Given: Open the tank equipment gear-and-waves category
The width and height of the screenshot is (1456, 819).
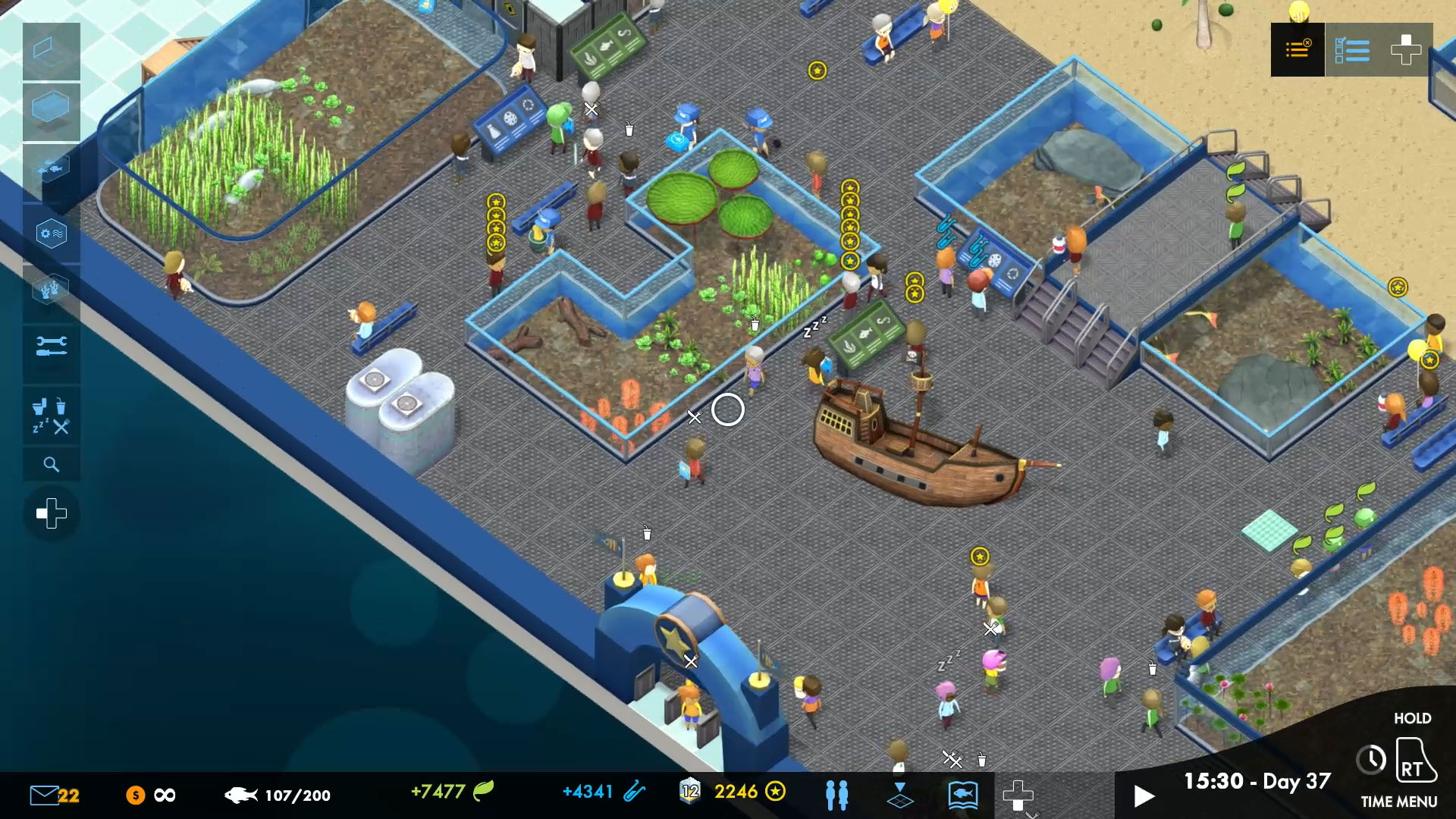Looking at the screenshot, I should 52,233.
